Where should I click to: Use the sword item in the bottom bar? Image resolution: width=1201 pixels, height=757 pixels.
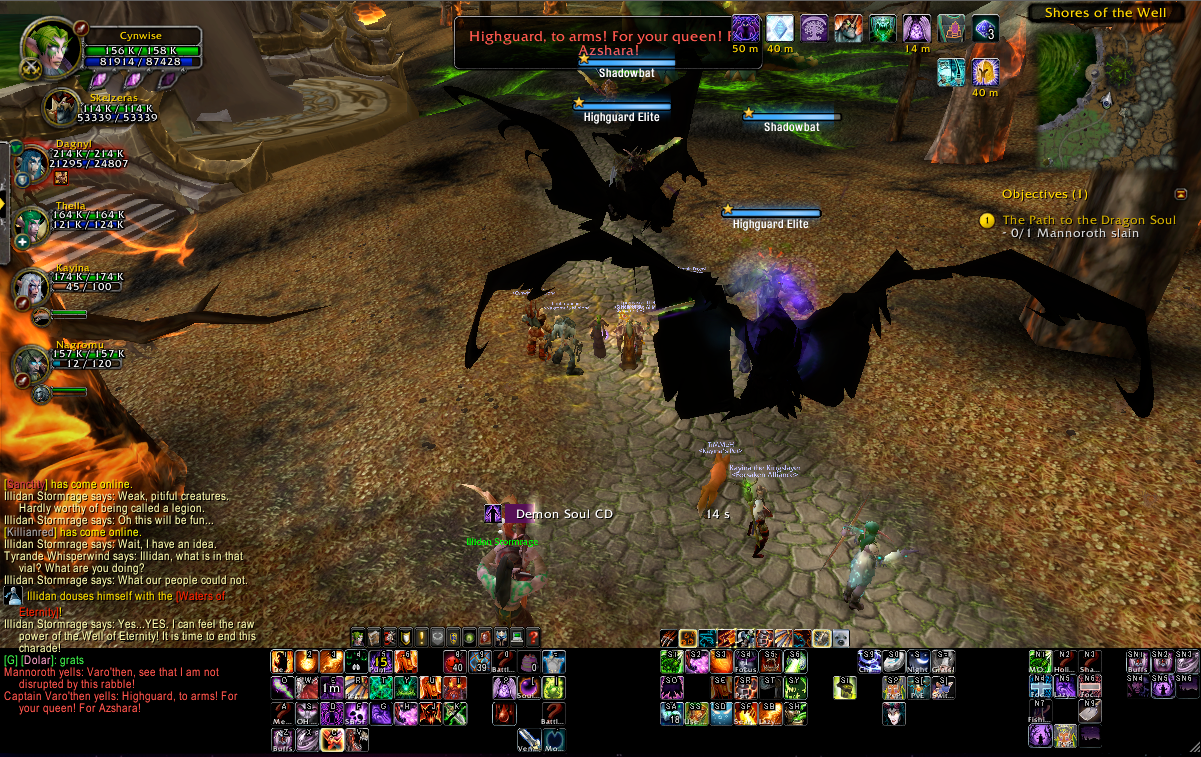[529, 739]
